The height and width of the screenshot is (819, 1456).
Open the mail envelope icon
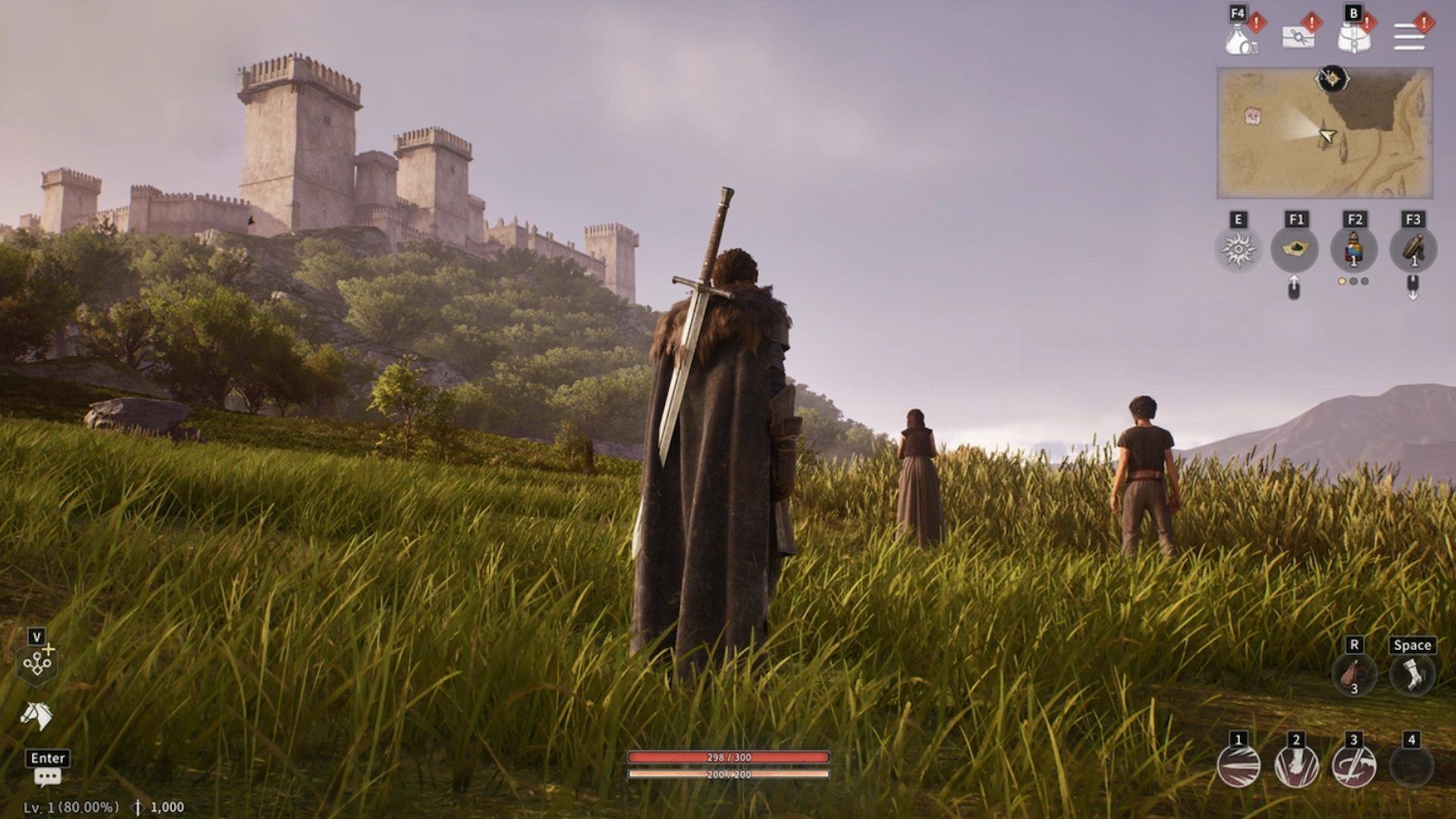coord(1298,36)
